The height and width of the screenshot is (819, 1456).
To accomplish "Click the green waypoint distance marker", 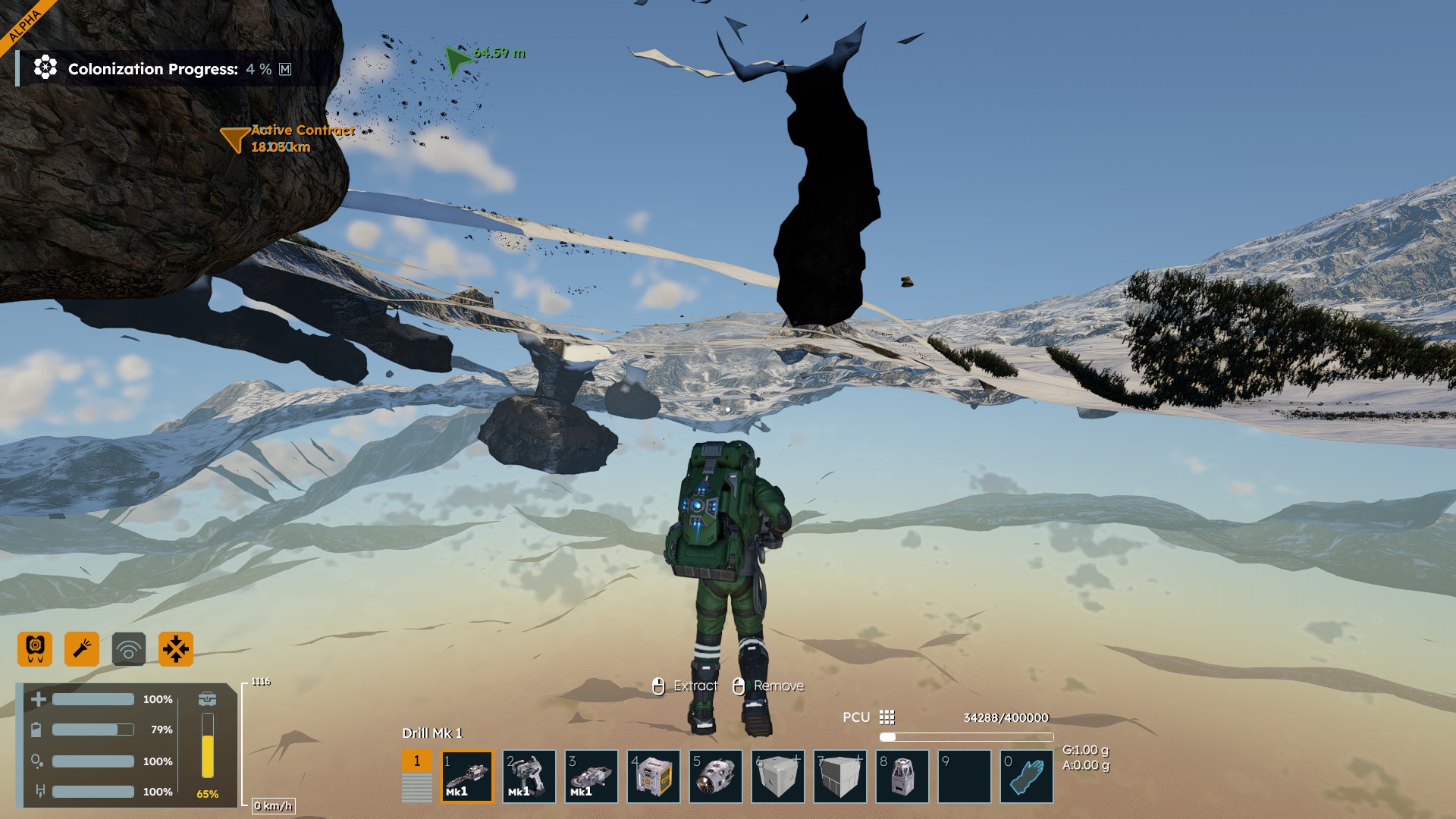I will click(x=458, y=60).
